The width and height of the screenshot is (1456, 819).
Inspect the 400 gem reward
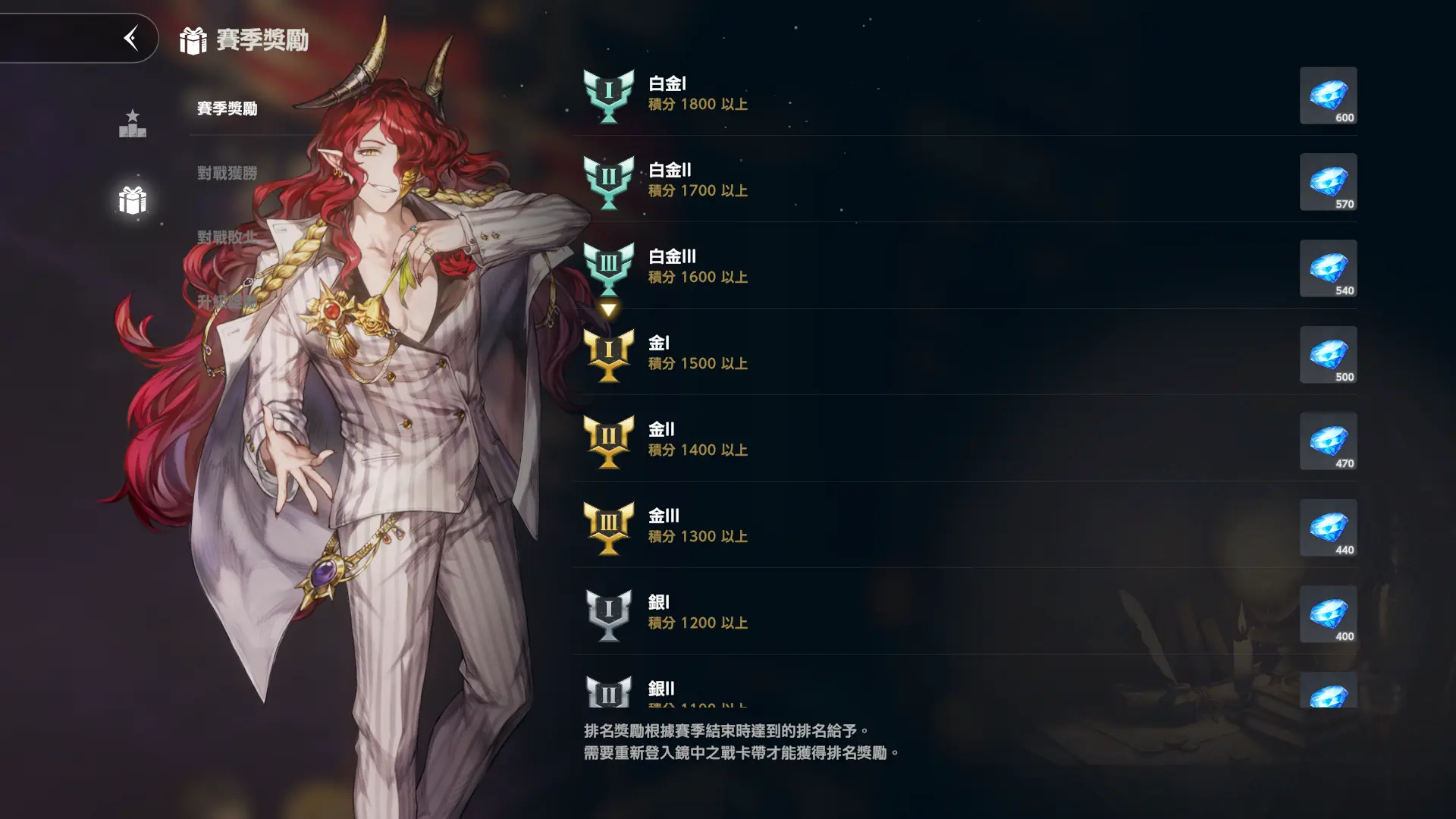click(1328, 614)
